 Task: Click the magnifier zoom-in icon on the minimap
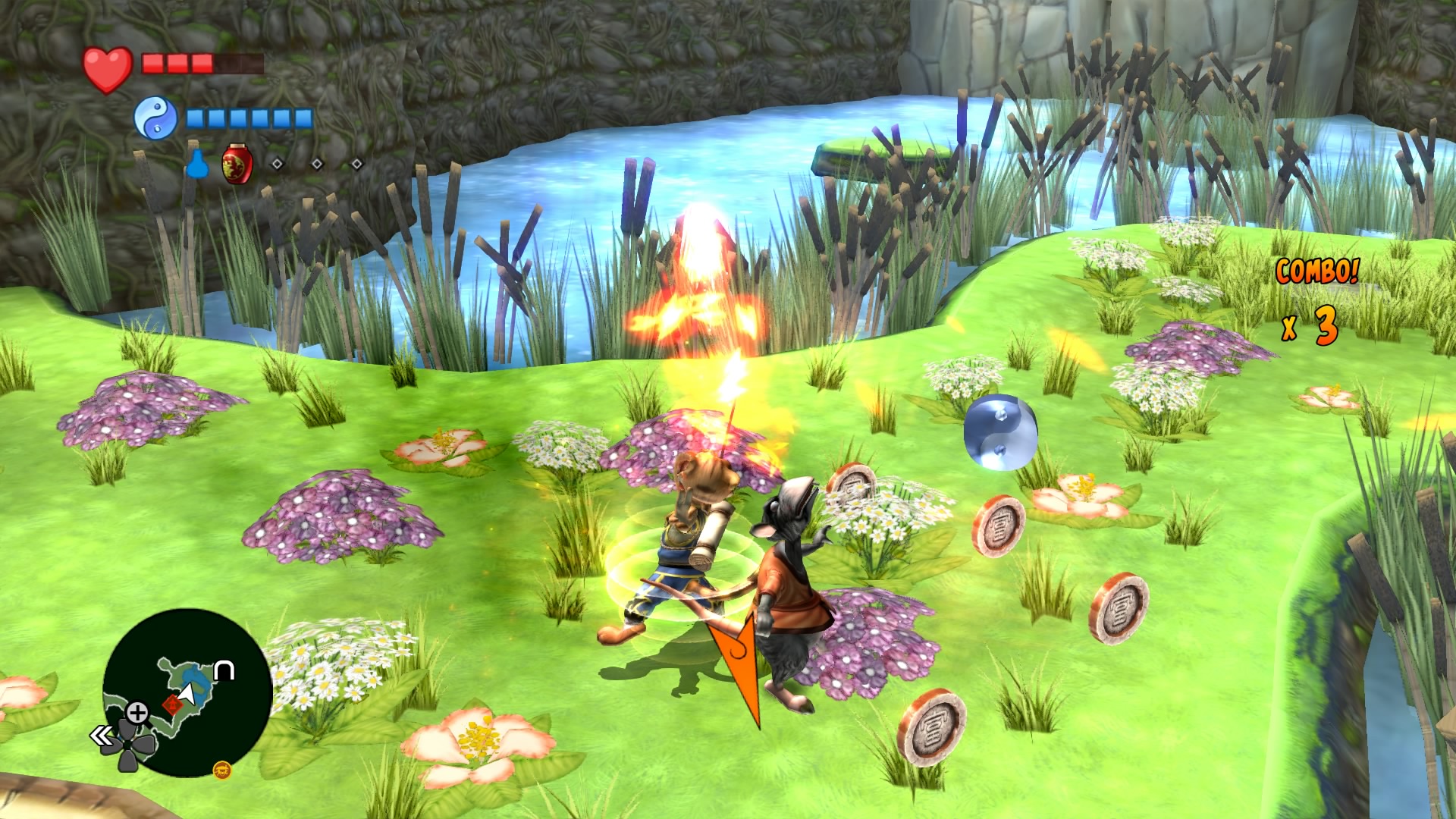click(x=138, y=711)
